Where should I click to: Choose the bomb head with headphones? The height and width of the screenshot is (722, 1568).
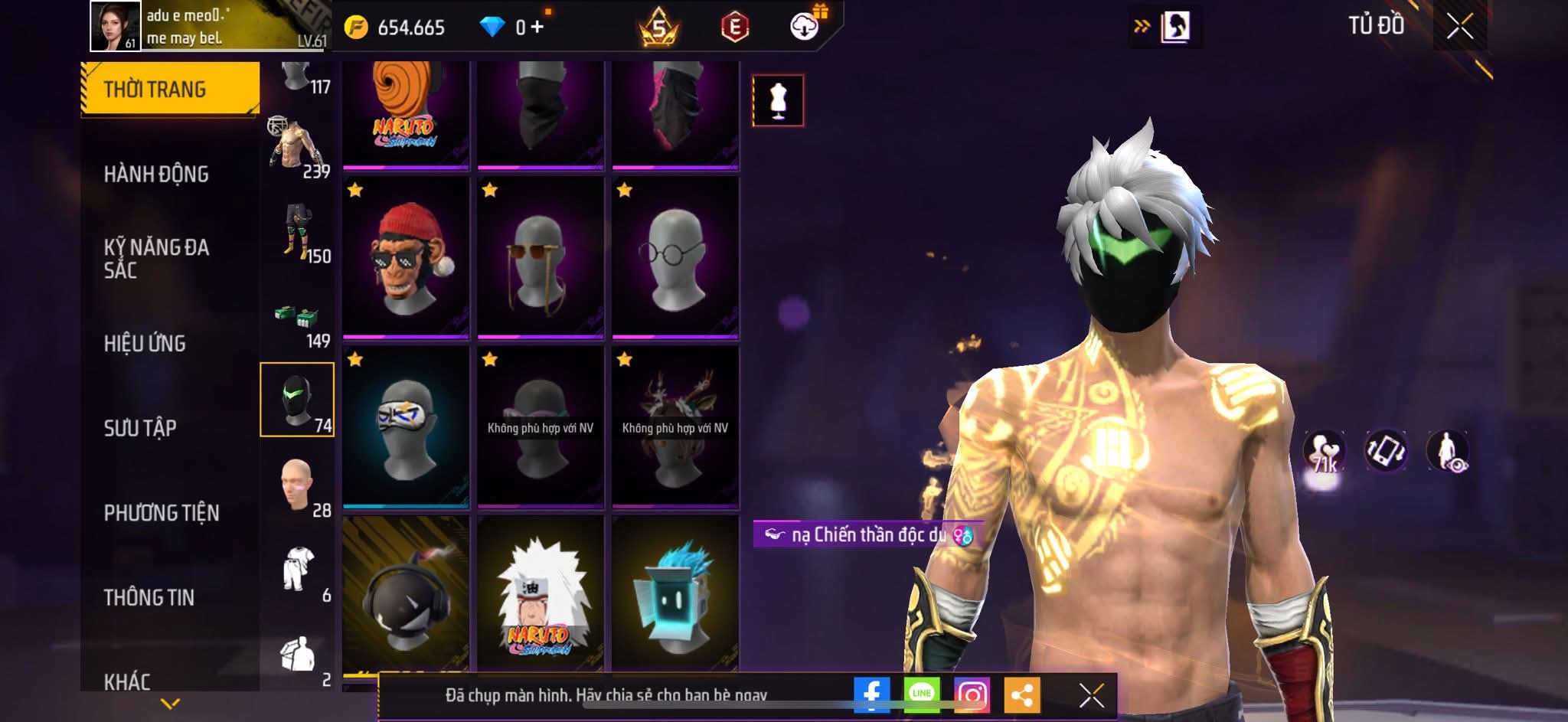(x=406, y=594)
